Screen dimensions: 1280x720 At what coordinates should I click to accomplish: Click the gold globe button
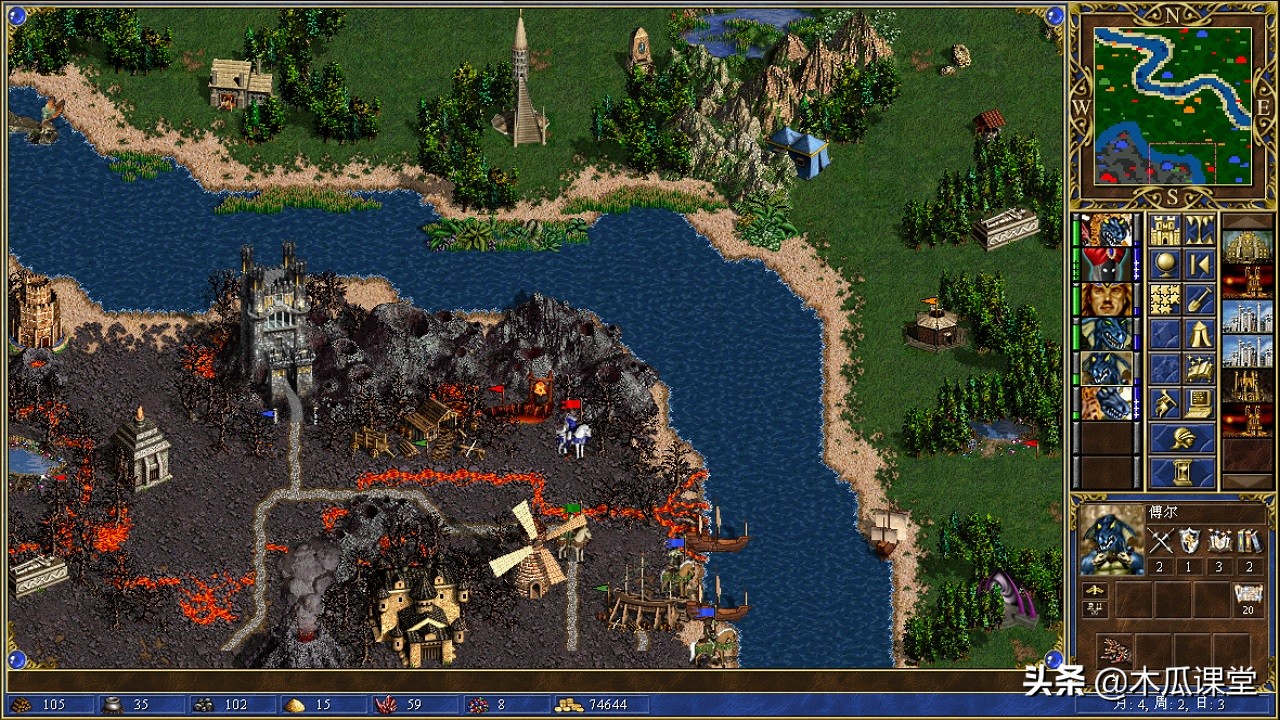coord(1164,265)
